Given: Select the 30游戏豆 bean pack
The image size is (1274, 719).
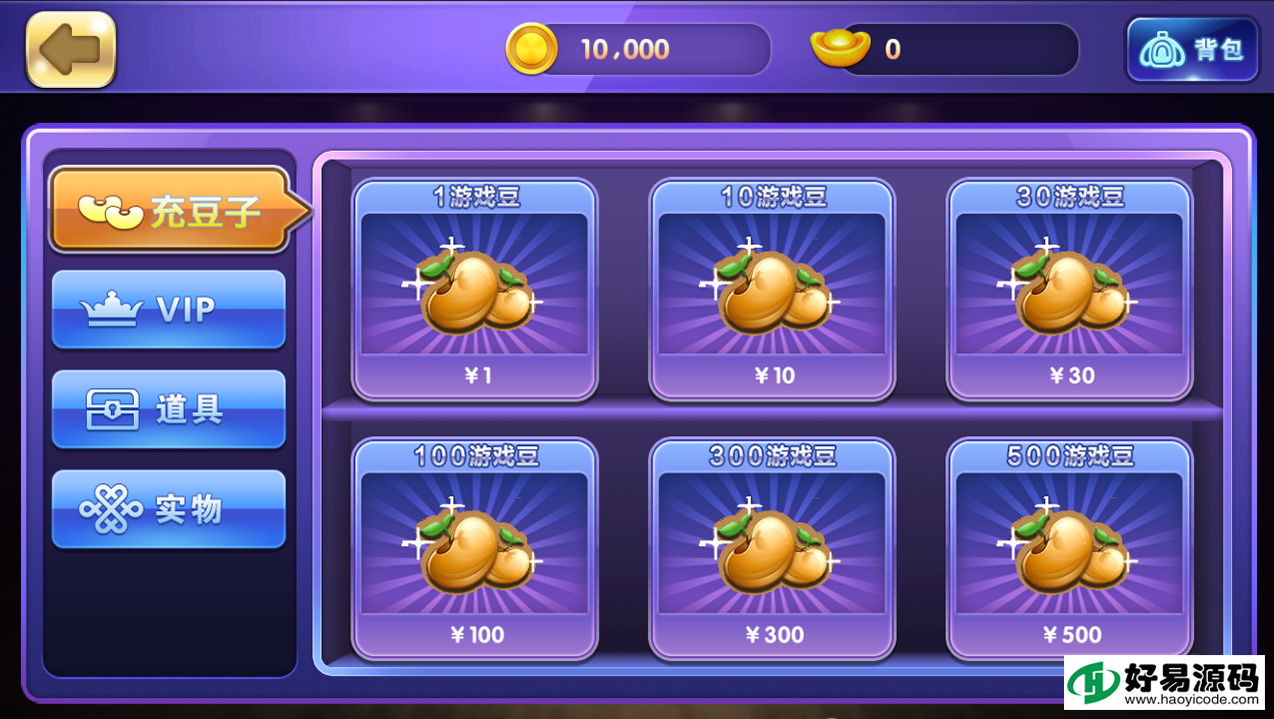Looking at the screenshot, I should (1070, 289).
